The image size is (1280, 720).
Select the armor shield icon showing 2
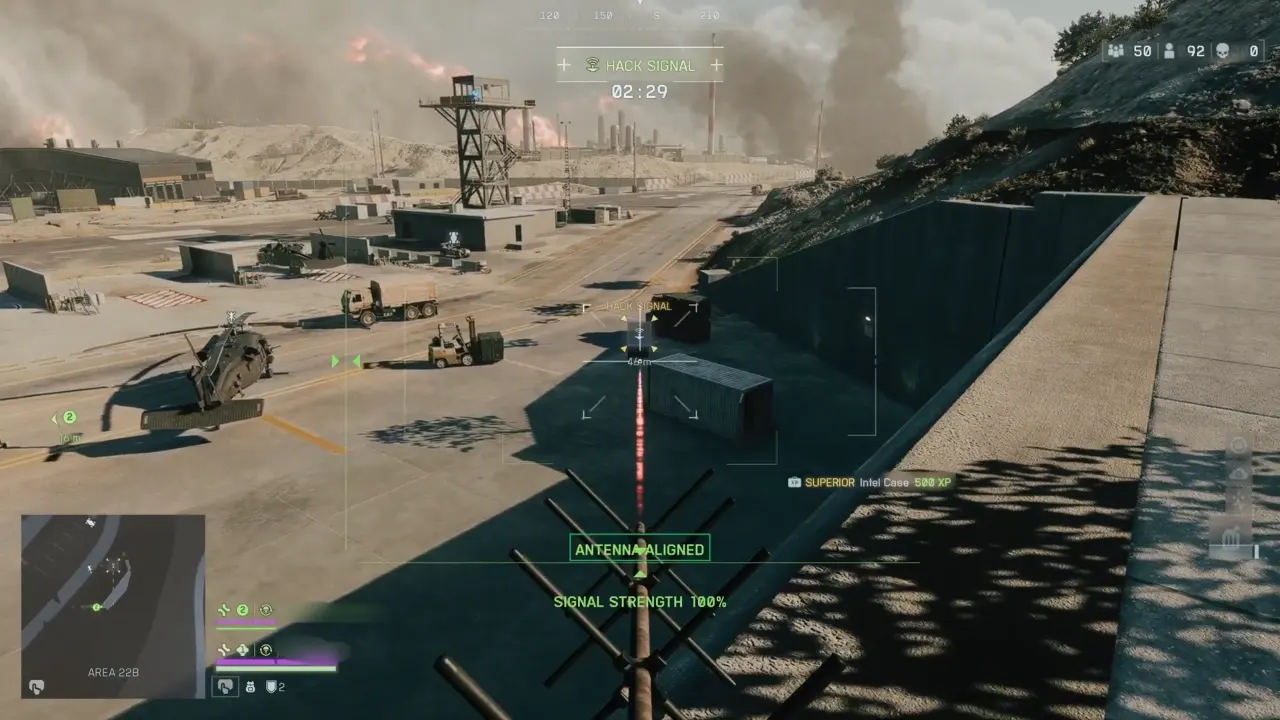coord(272,687)
